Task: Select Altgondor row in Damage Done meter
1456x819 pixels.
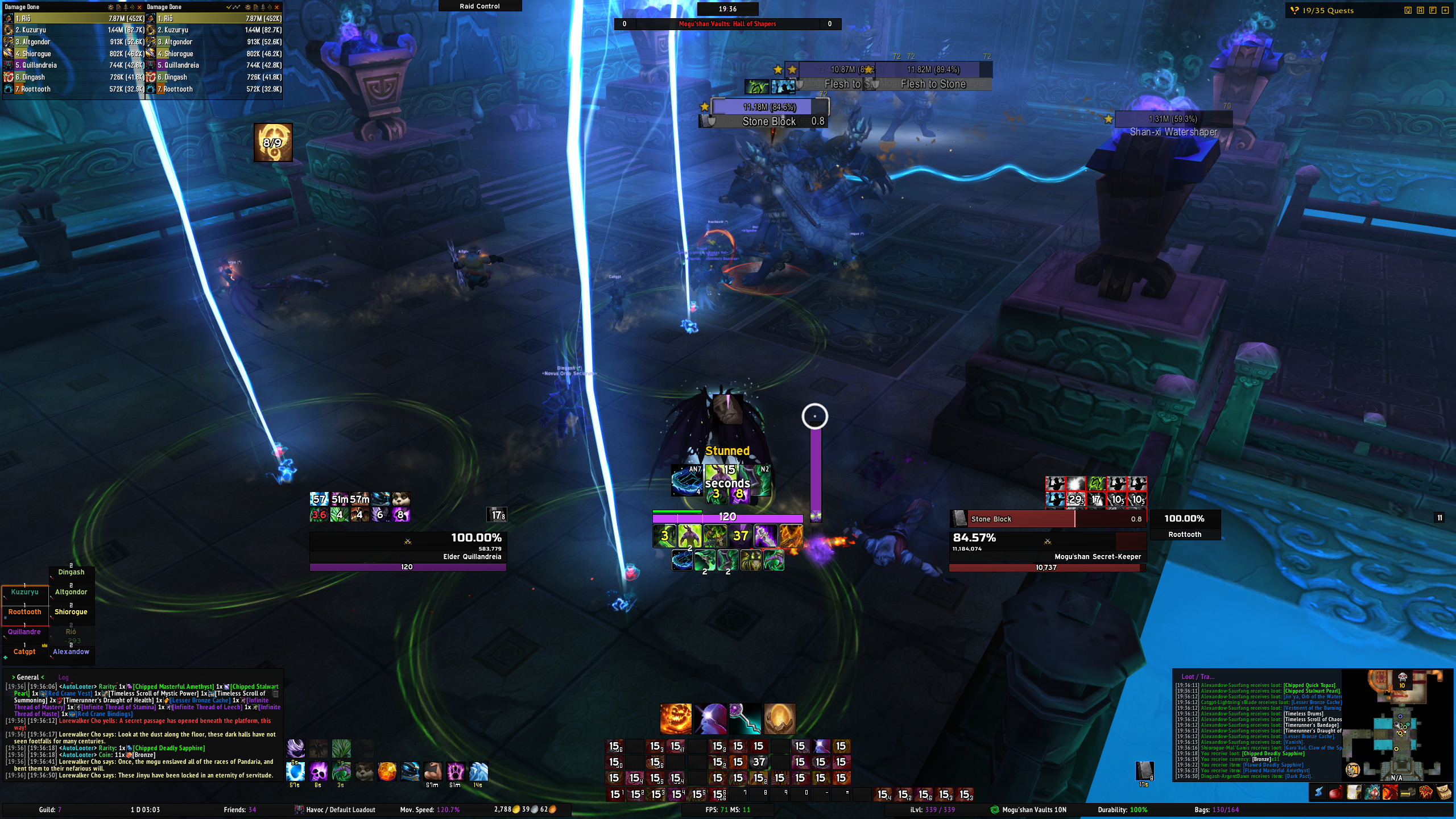Action: (x=73, y=42)
